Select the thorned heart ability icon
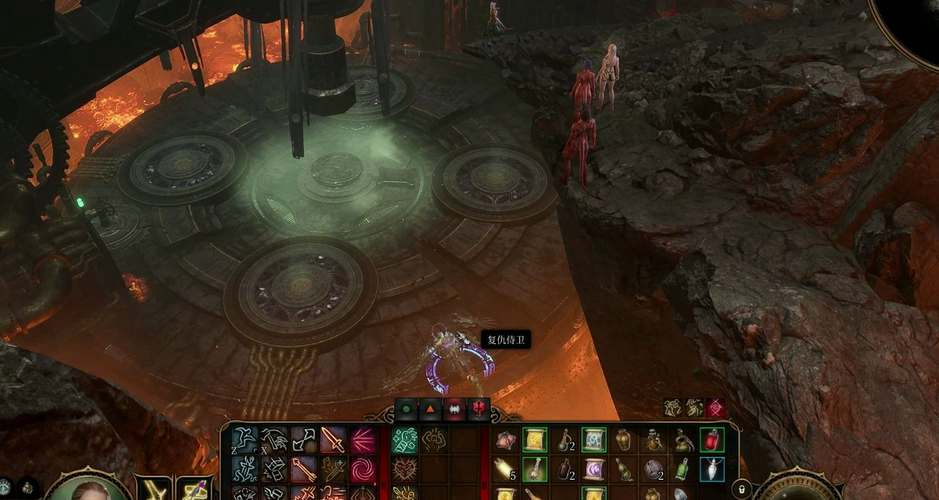 pos(405,468)
